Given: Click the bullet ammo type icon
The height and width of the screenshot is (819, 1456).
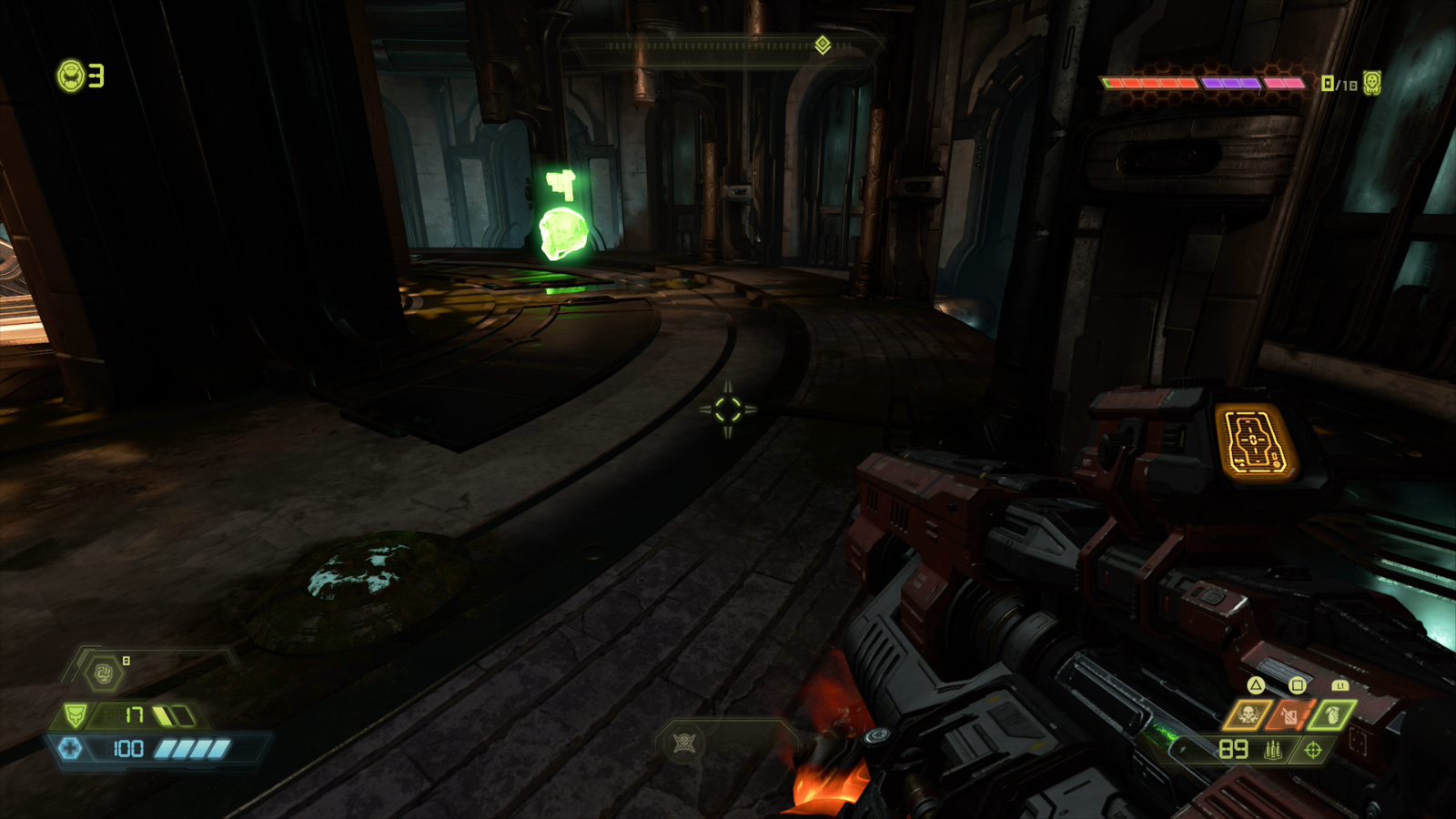Looking at the screenshot, I should 1273,749.
